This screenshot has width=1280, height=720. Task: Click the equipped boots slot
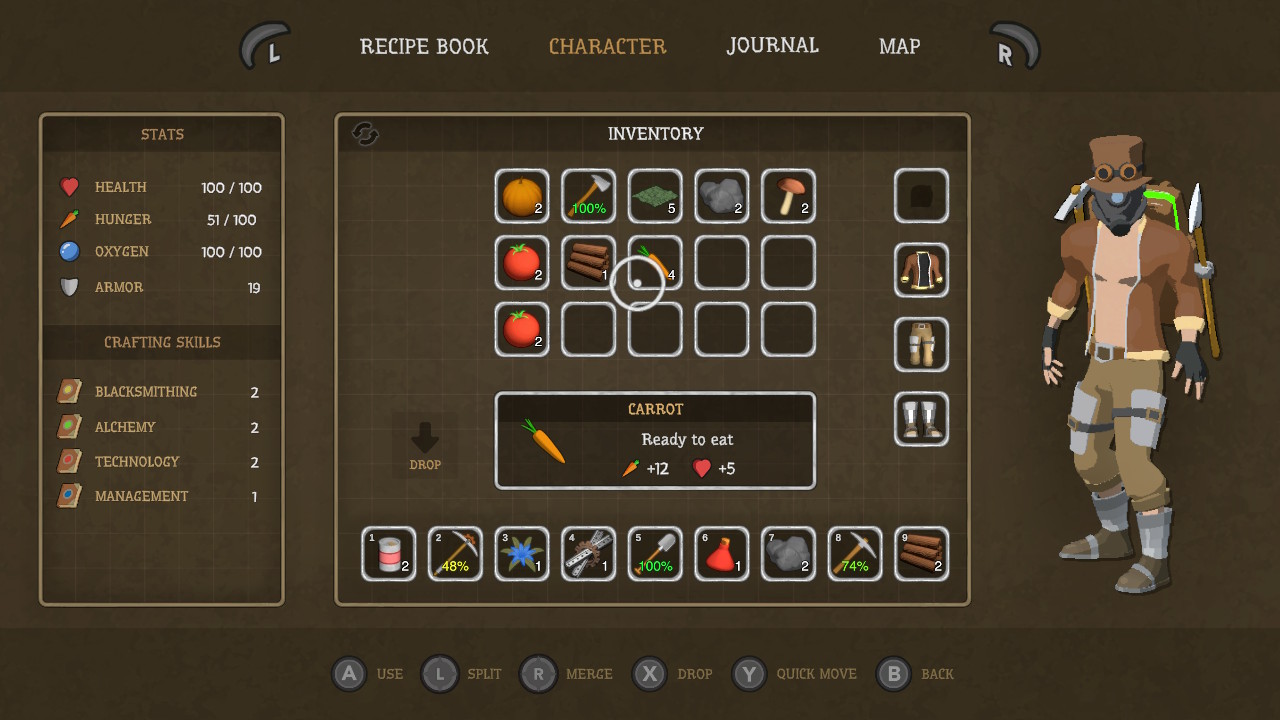click(921, 419)
